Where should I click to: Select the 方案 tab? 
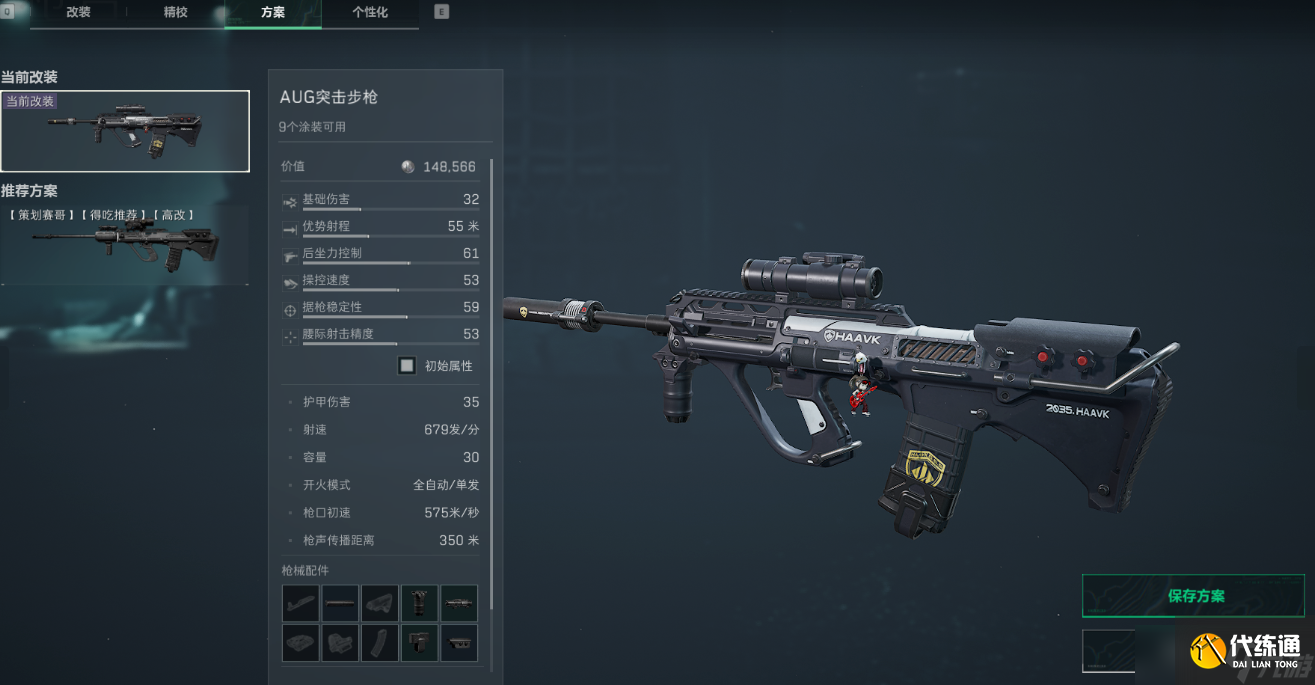point(273,13)
